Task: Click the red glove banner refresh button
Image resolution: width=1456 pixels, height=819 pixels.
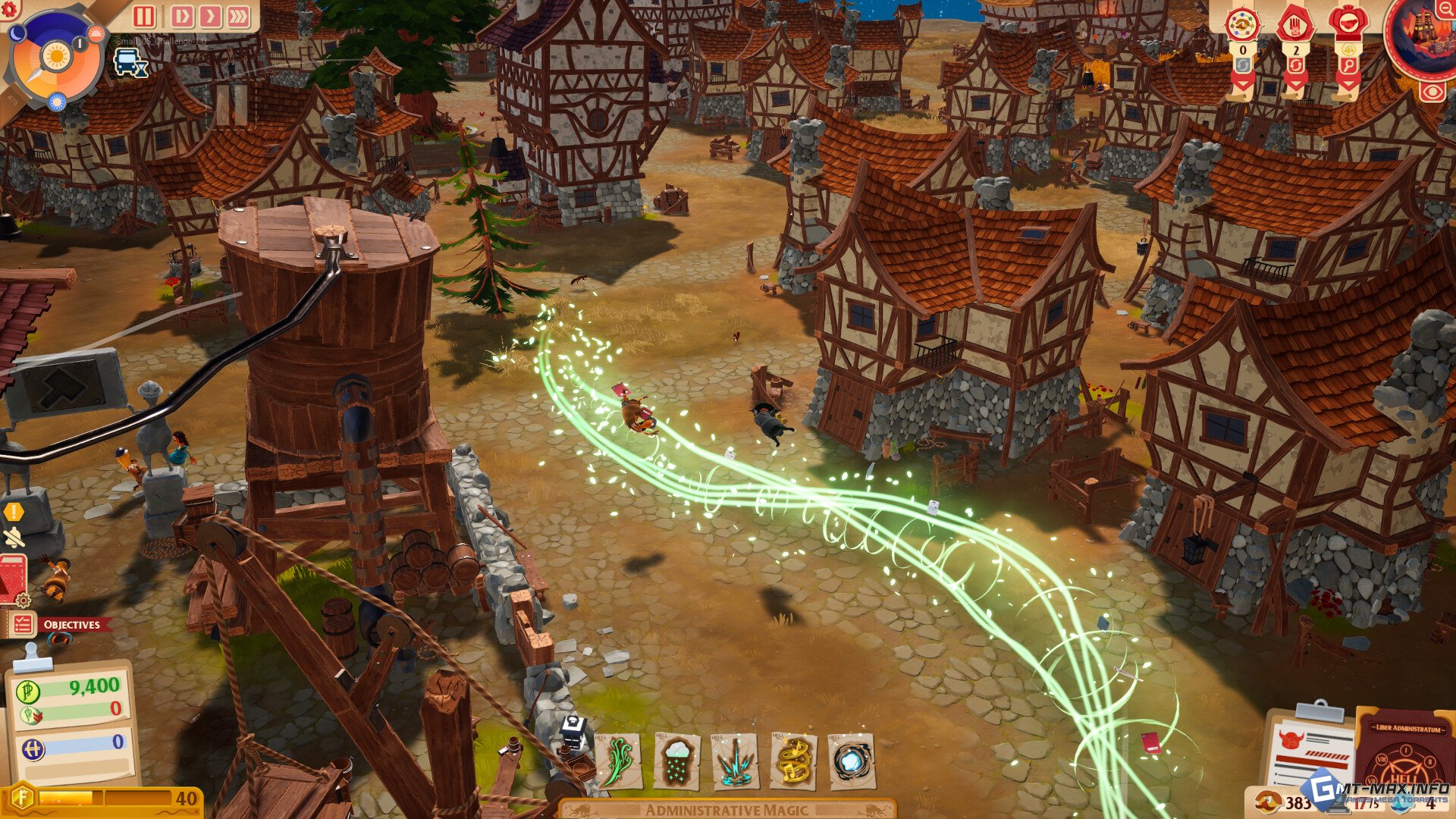Action: [1294, 67]
